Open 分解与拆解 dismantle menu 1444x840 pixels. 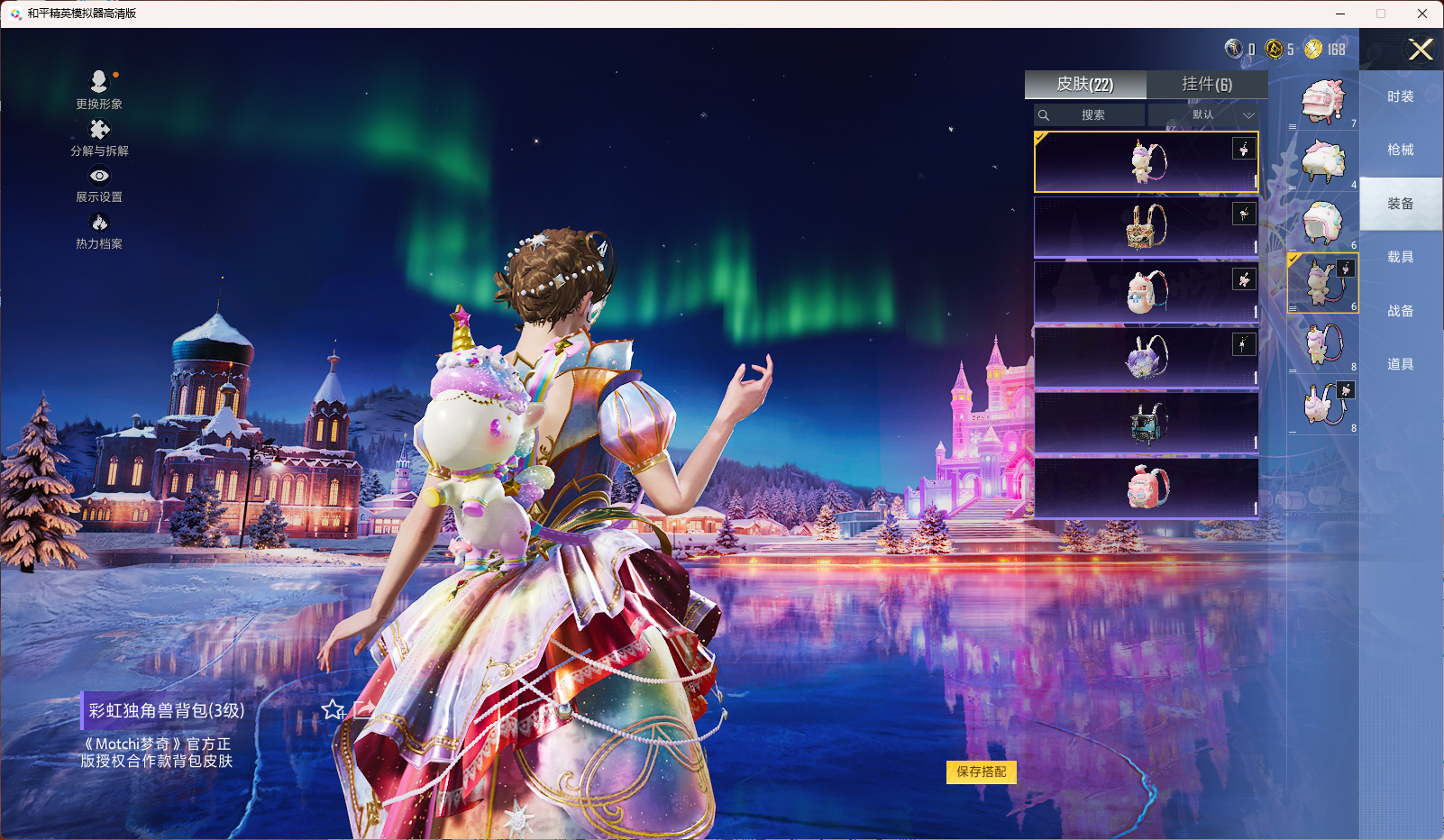[99, 137]
